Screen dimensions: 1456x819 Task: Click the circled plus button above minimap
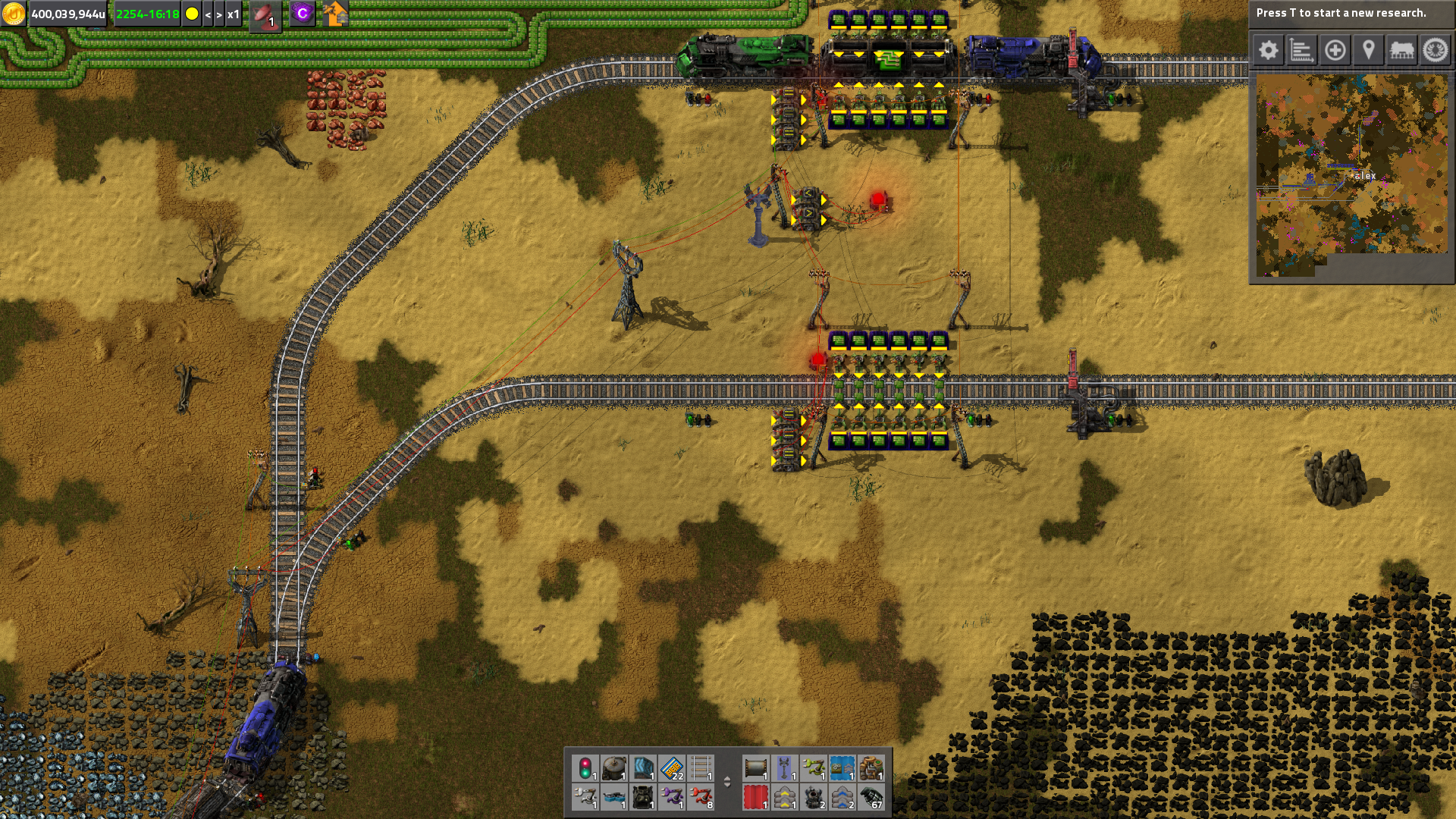[x=1335, y=51]
